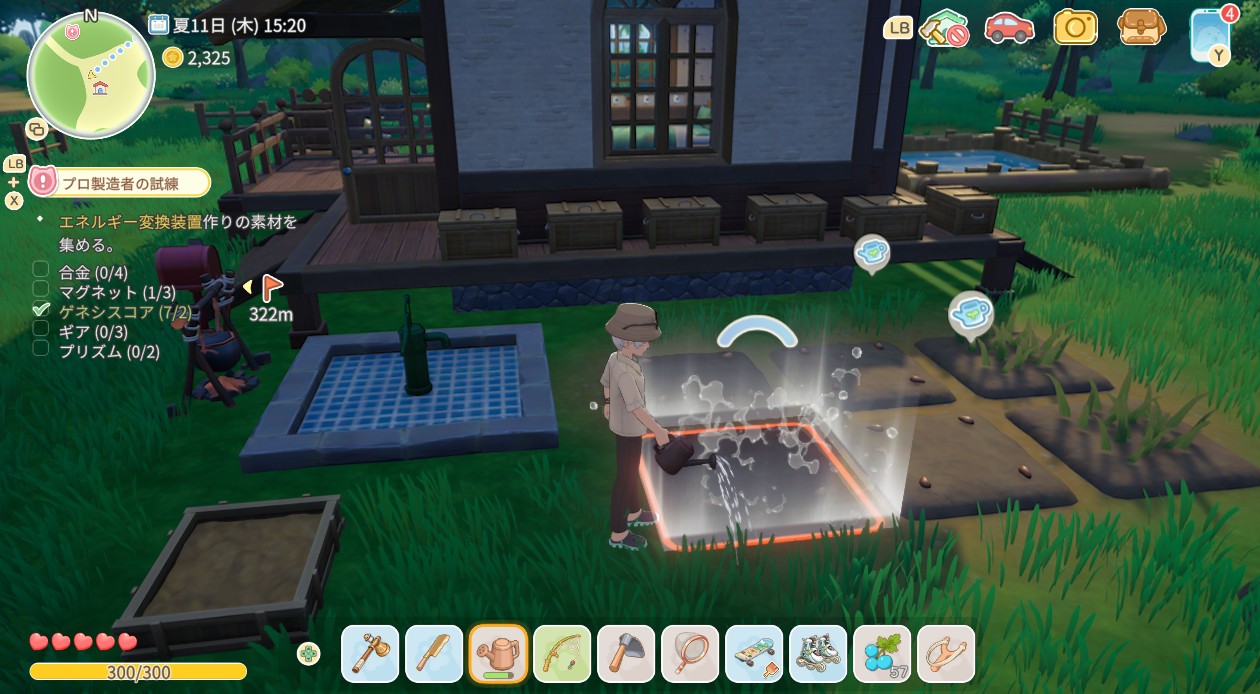Open the smartphone with 4 notifications
The height and width of the screenshot is (694, 1260).
point(1208,34)
